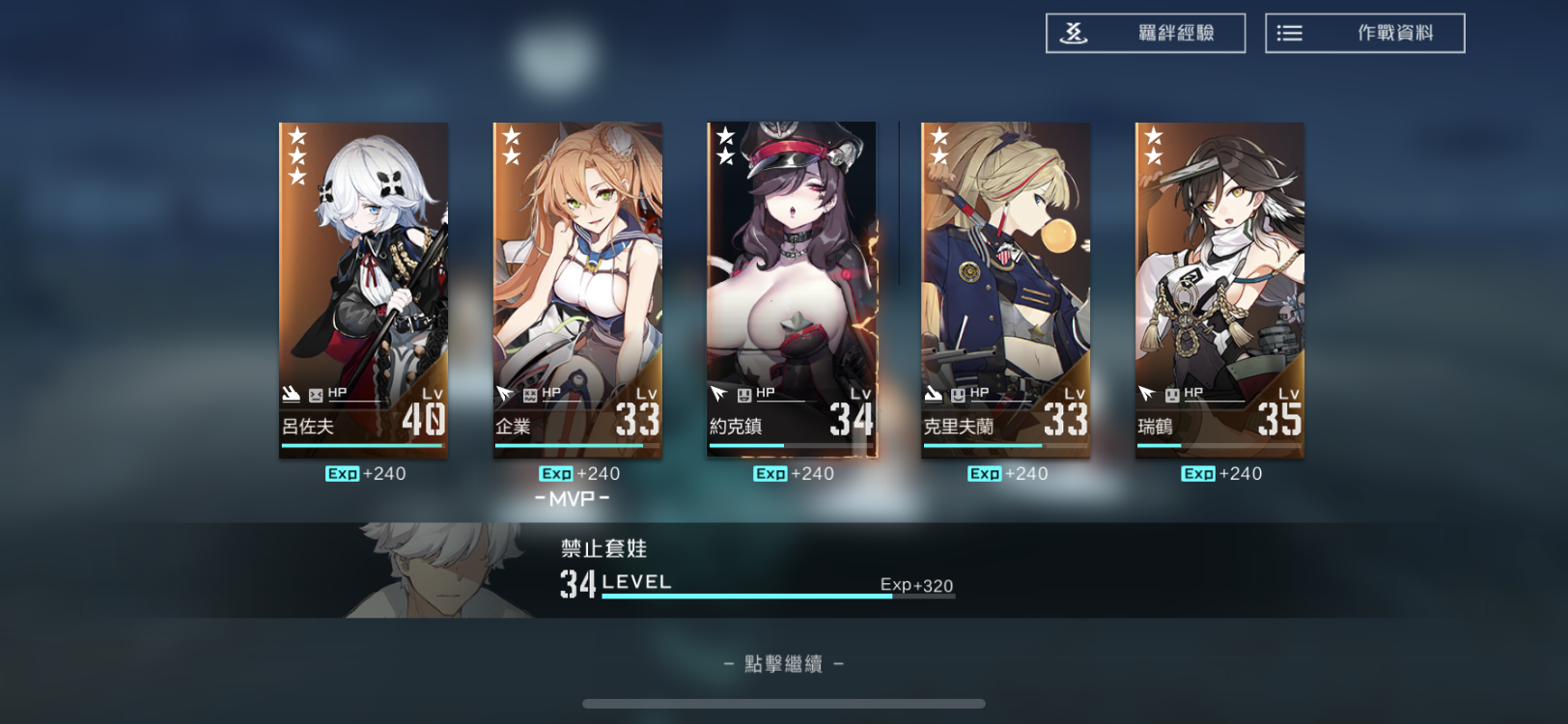Viewport: 1568px width, 724px height.
Task: Tap 點擊繼續 to continue
Action: tap(783, 664)
